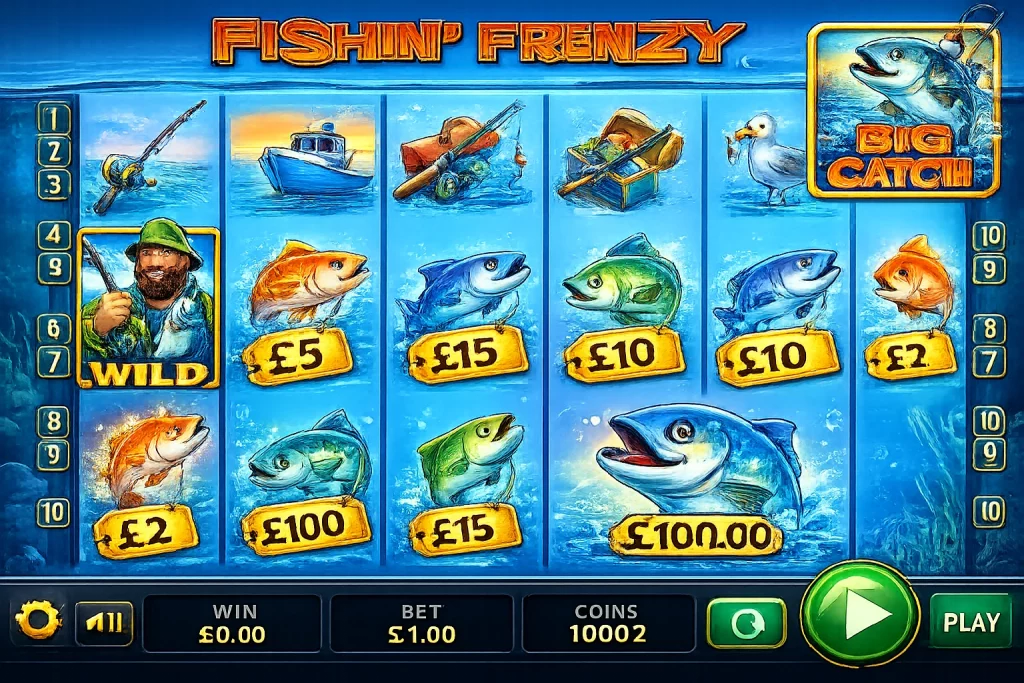1024x683 pixels.
Task: Spin the reels with the round green arrow
Action: [860, 614]
